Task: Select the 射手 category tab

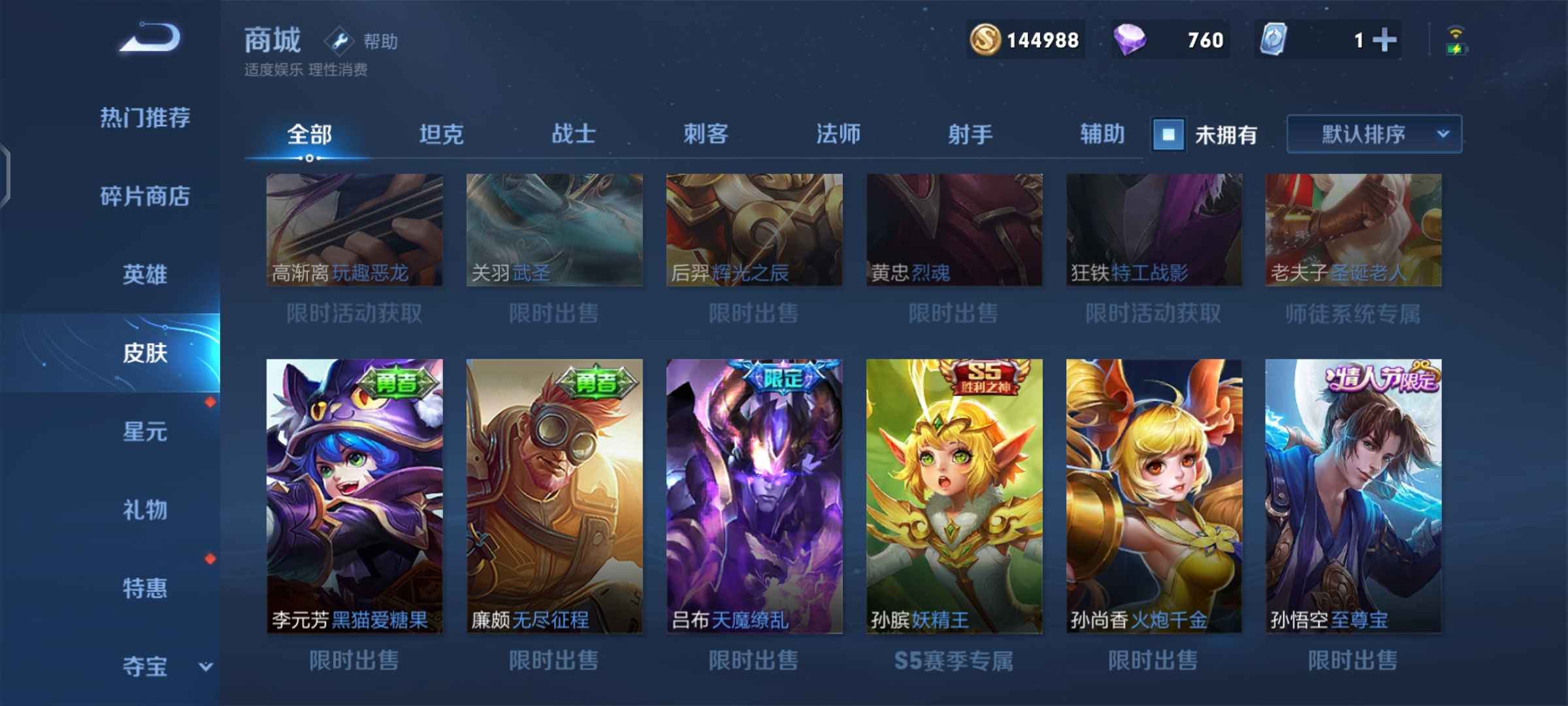Action: tap(970, 135)
